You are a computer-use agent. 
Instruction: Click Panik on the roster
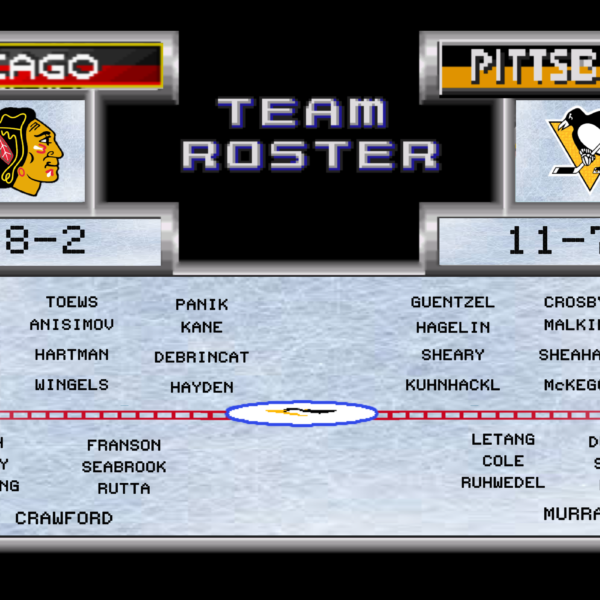[202, 305]
